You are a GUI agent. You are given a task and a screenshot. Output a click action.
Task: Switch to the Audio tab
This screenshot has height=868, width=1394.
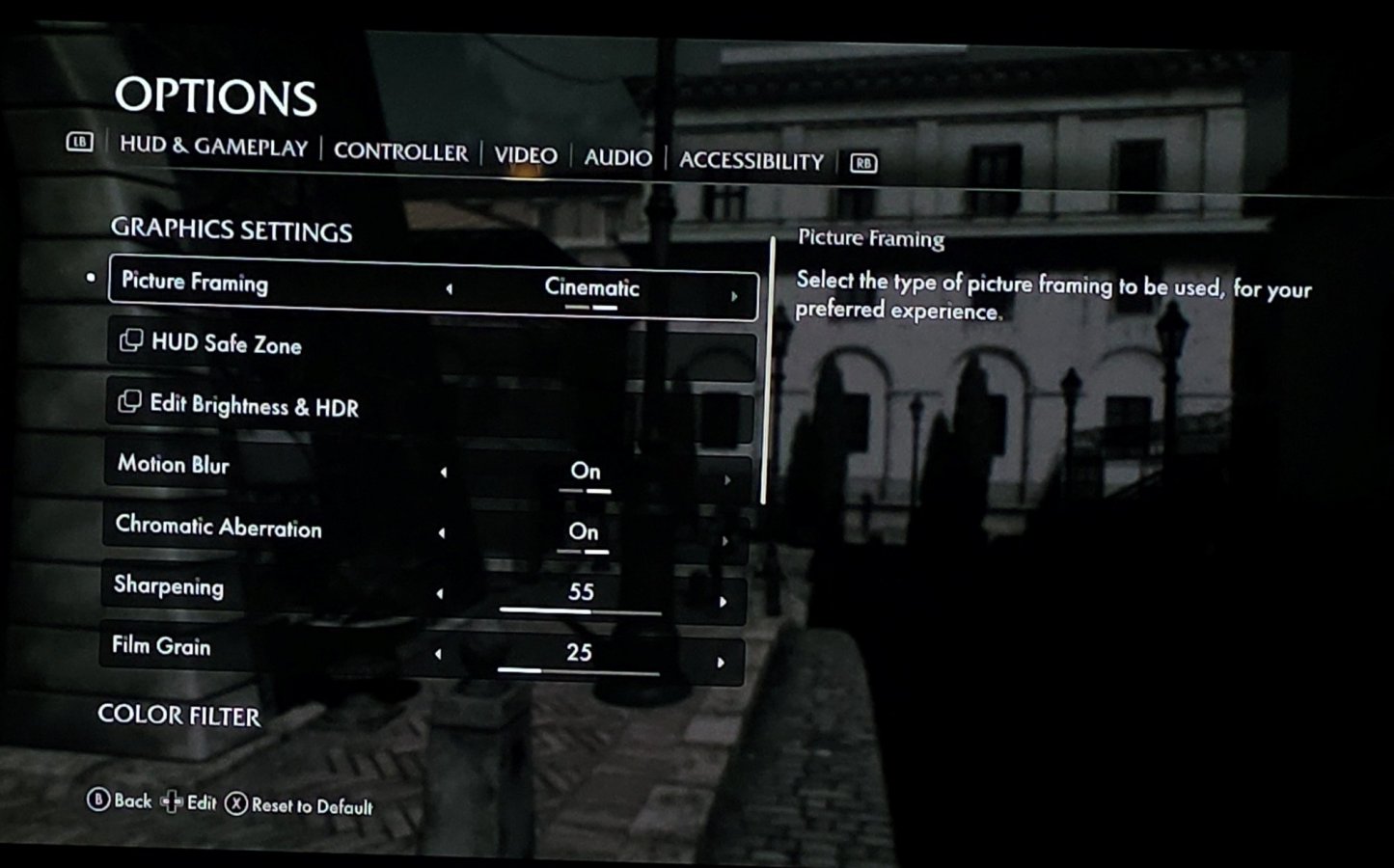tap(617, 158)
